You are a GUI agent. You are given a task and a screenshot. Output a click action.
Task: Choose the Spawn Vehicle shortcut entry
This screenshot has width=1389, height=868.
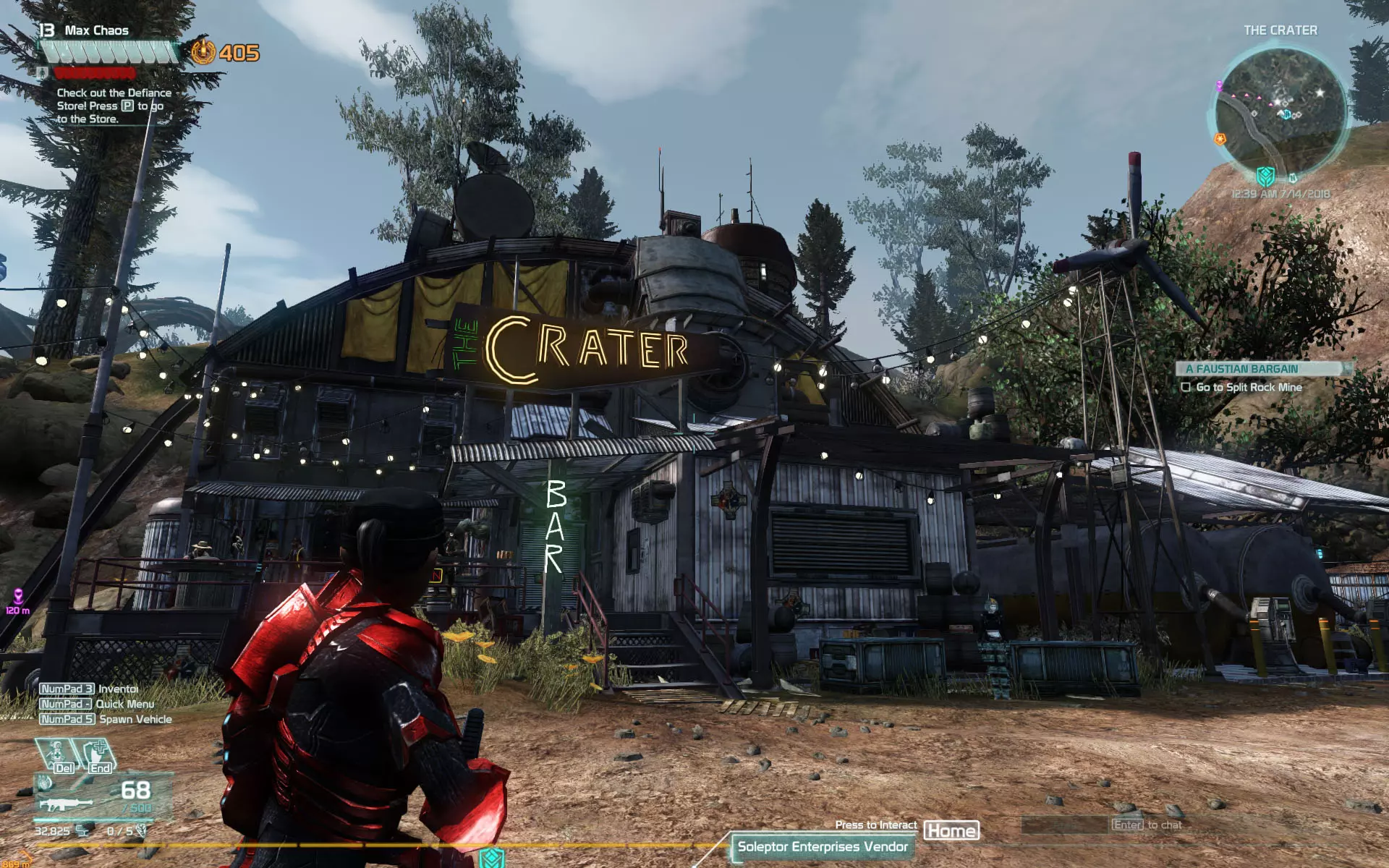[x=106, y=720]
